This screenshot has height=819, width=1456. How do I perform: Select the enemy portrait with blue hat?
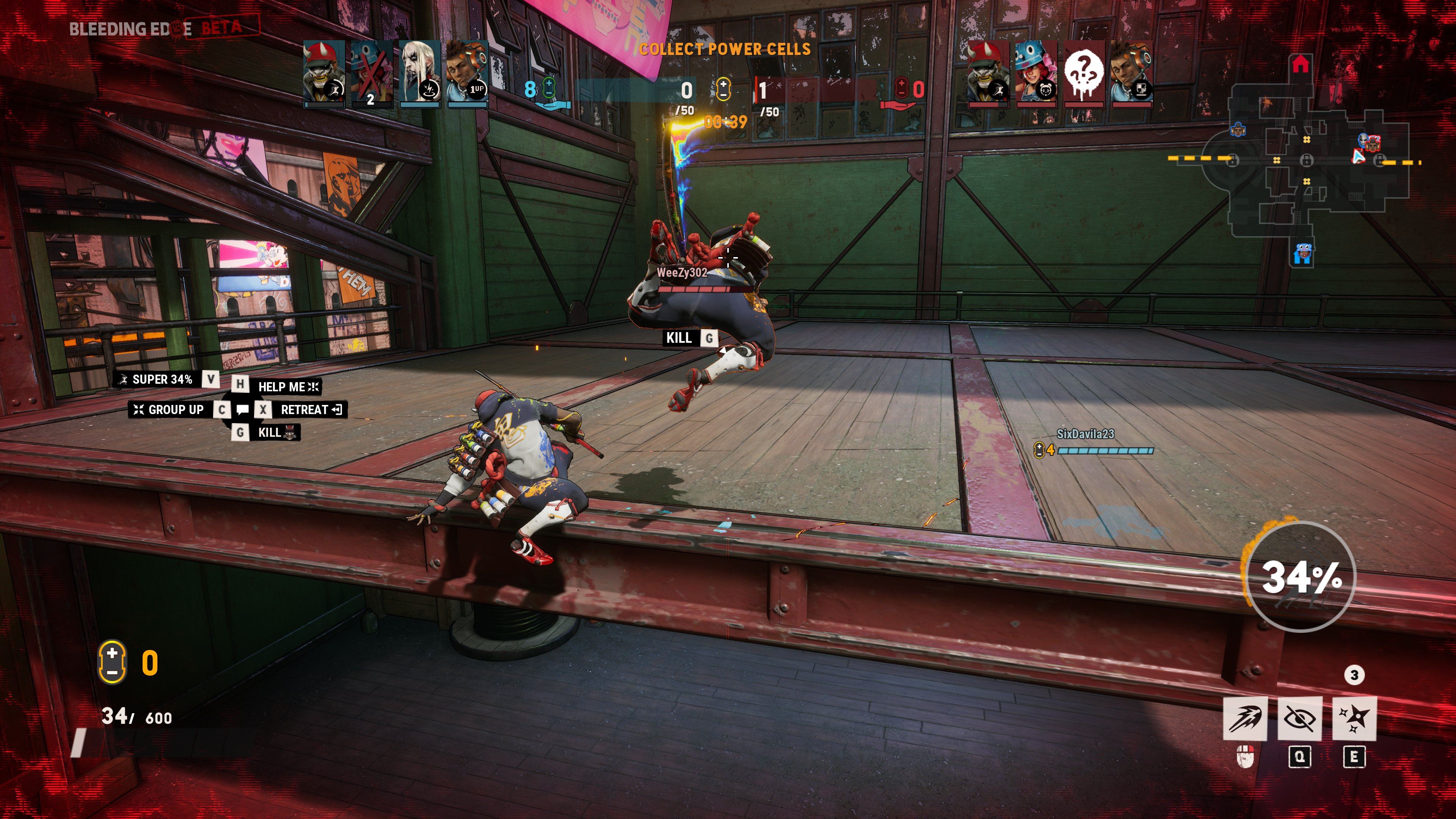pos(1036,73)
